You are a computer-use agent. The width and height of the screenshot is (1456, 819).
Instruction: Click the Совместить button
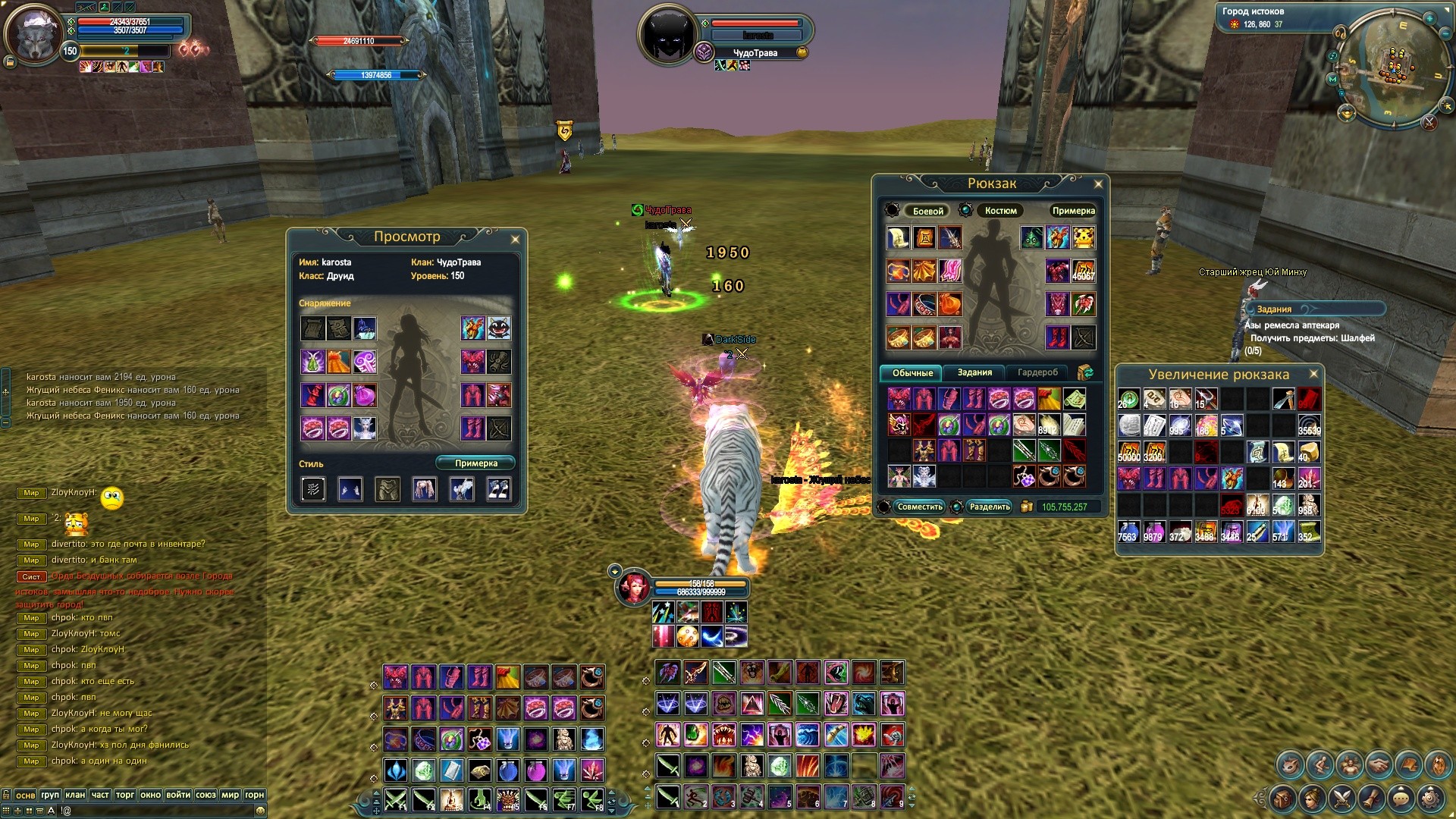pyautogui.click(x=919, y=507)
